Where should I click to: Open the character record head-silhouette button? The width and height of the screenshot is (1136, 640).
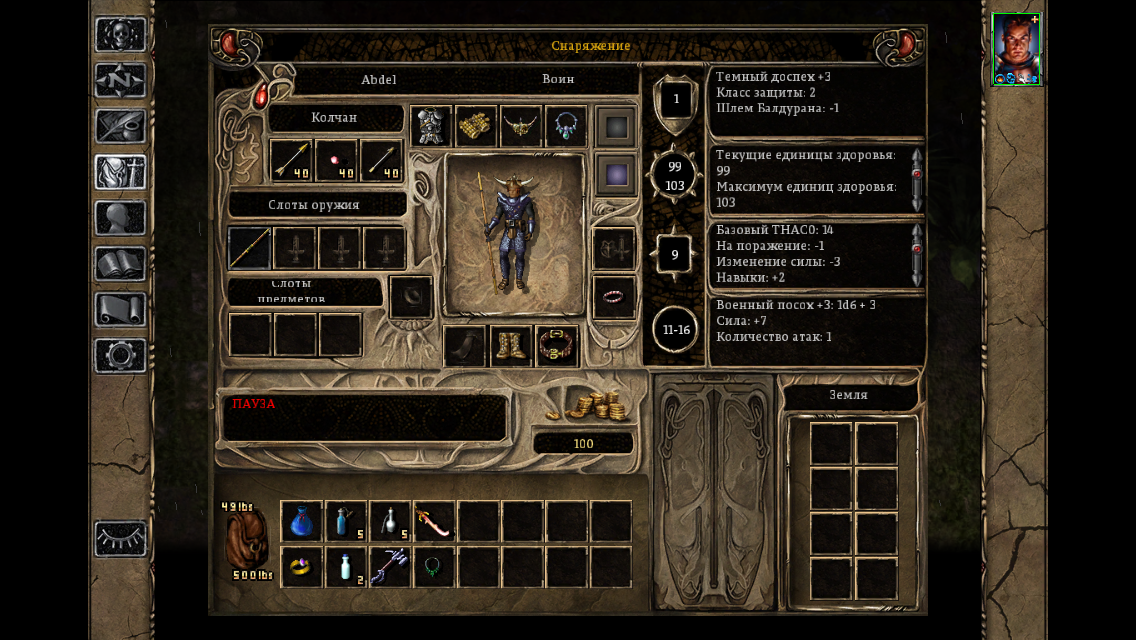pos(121,218)
